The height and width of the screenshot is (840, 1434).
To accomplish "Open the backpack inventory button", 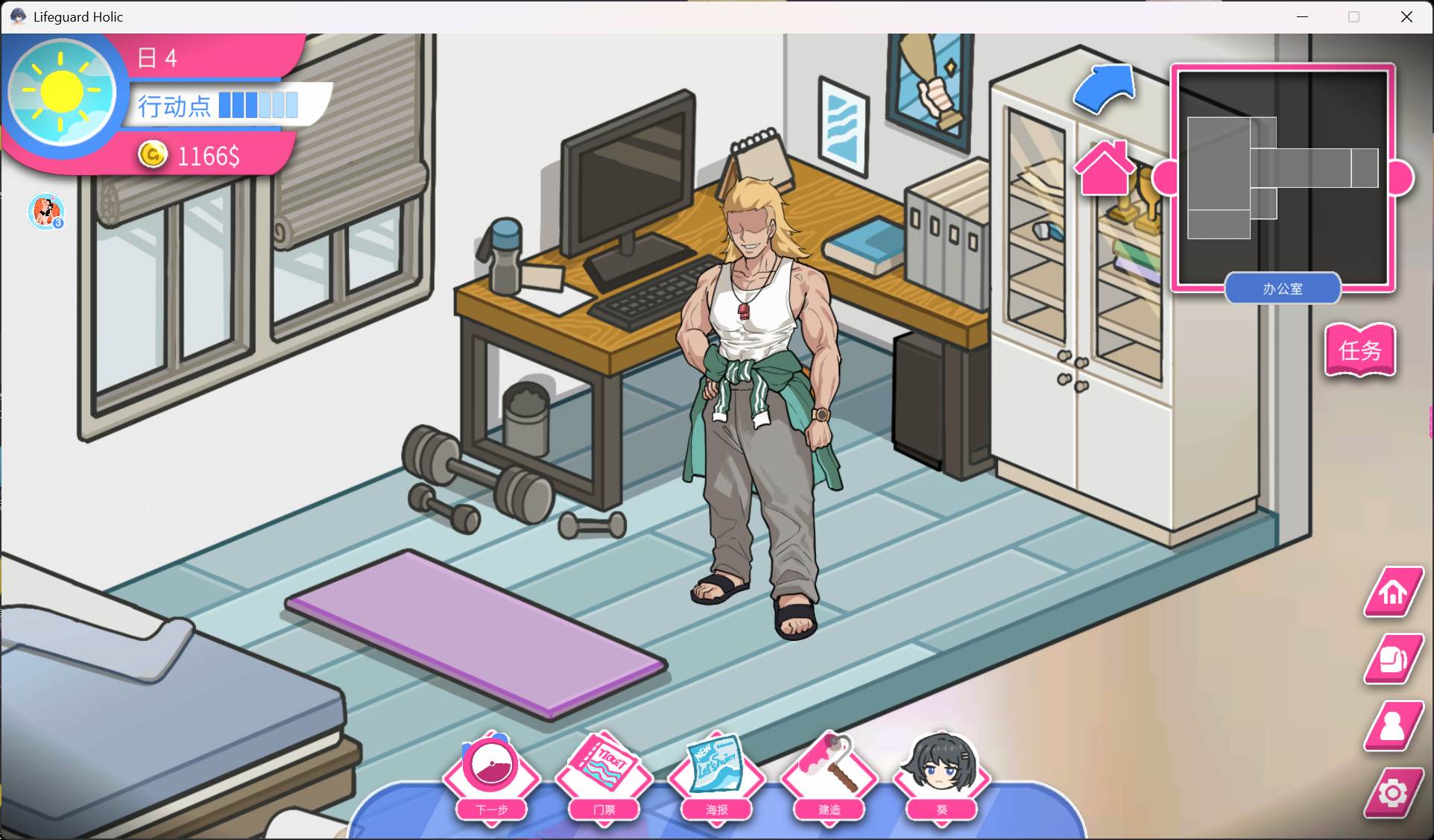I will (1392, 659).
